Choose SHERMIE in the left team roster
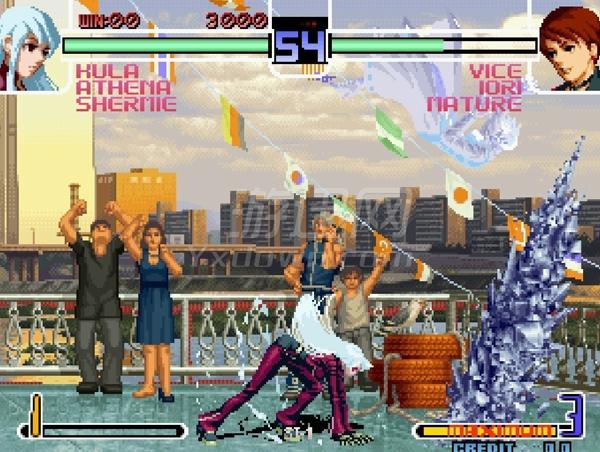The width and height of the screenshot is (600, 452). [x=125, y=103]
